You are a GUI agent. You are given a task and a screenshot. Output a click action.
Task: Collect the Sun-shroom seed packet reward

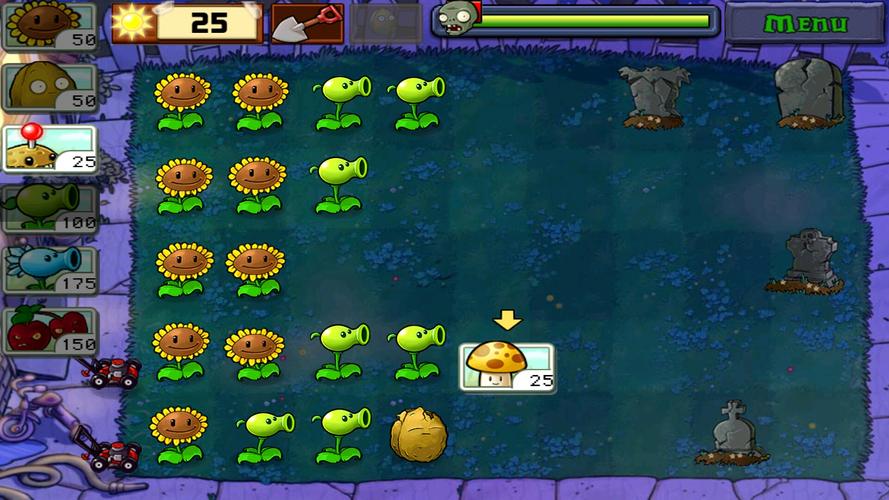(x=507, y=366)
